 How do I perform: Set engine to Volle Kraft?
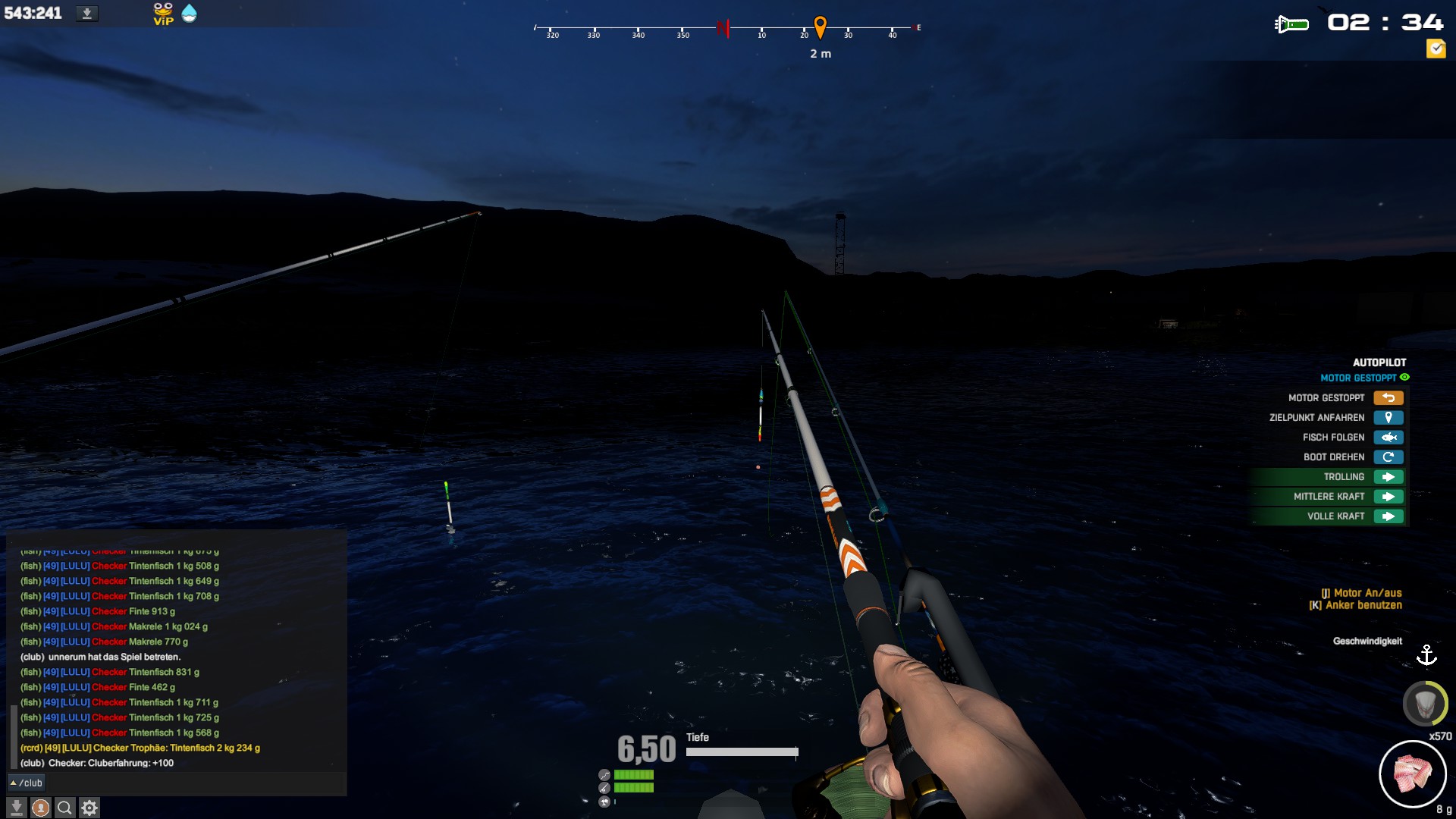click(1388, 516)
